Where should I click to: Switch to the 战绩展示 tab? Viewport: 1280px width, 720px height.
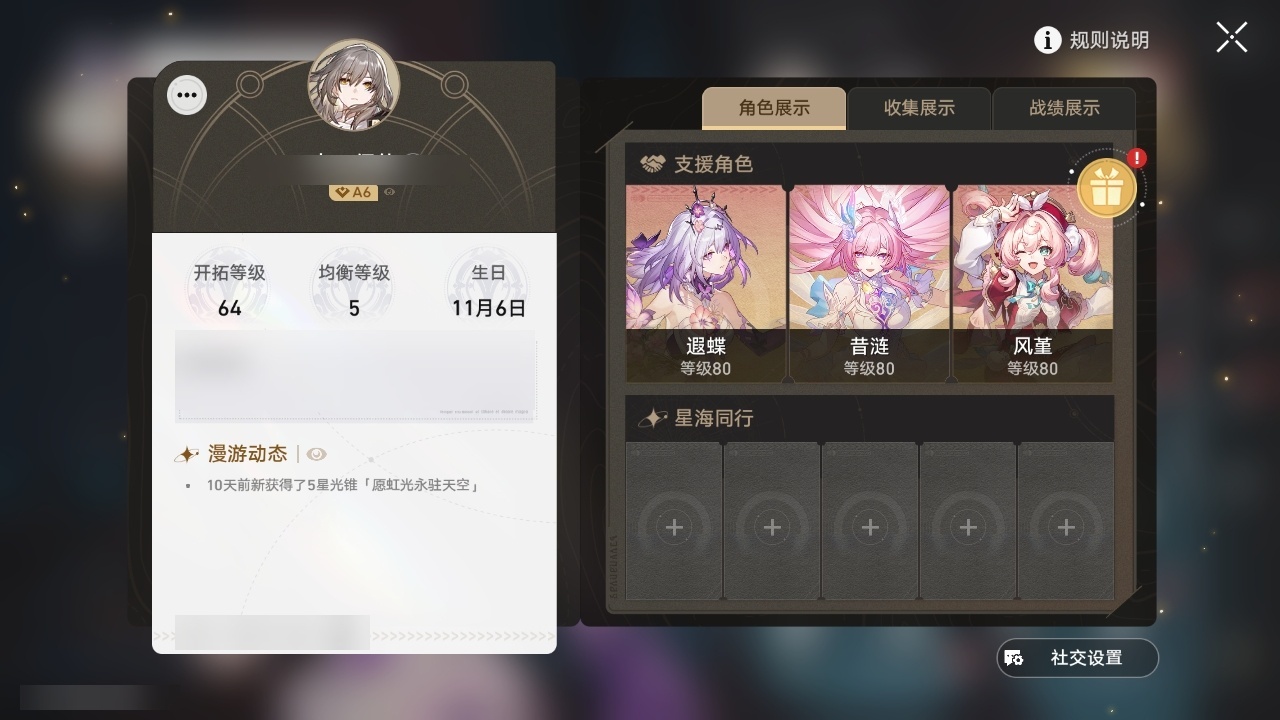coord(1063,108)
